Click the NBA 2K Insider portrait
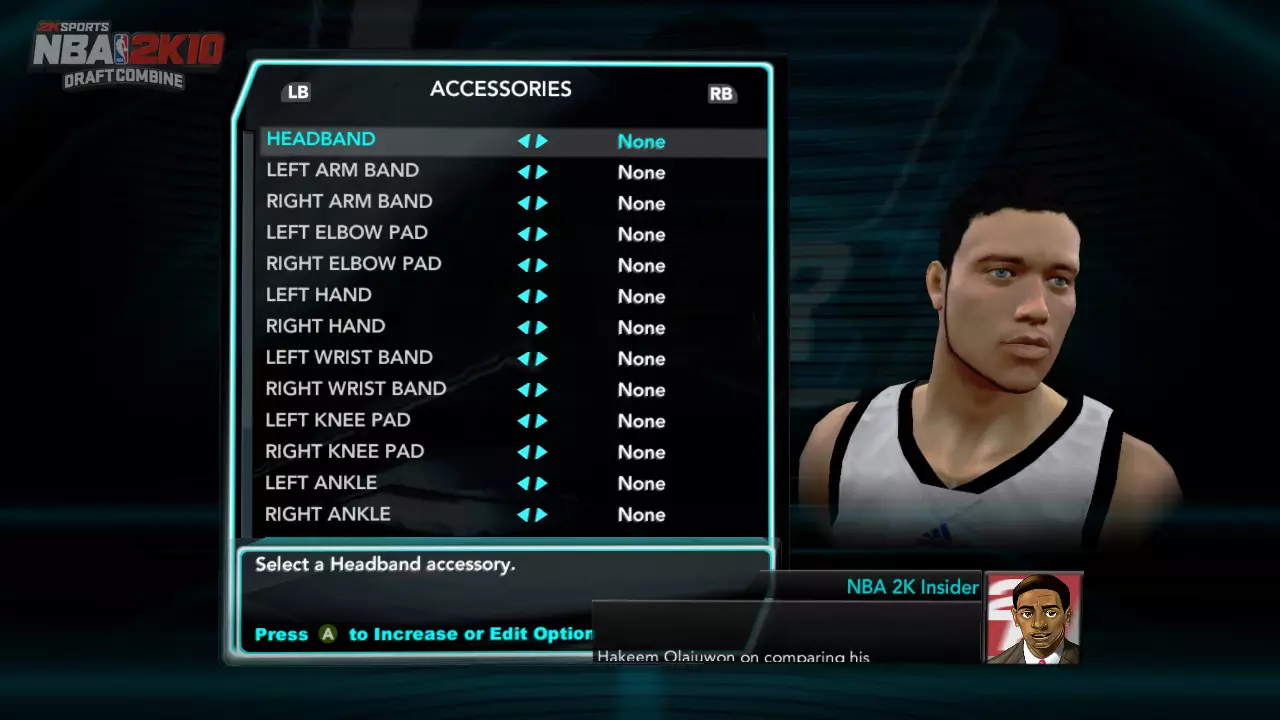This screenshot has height=720, width=1280. 1033,617
